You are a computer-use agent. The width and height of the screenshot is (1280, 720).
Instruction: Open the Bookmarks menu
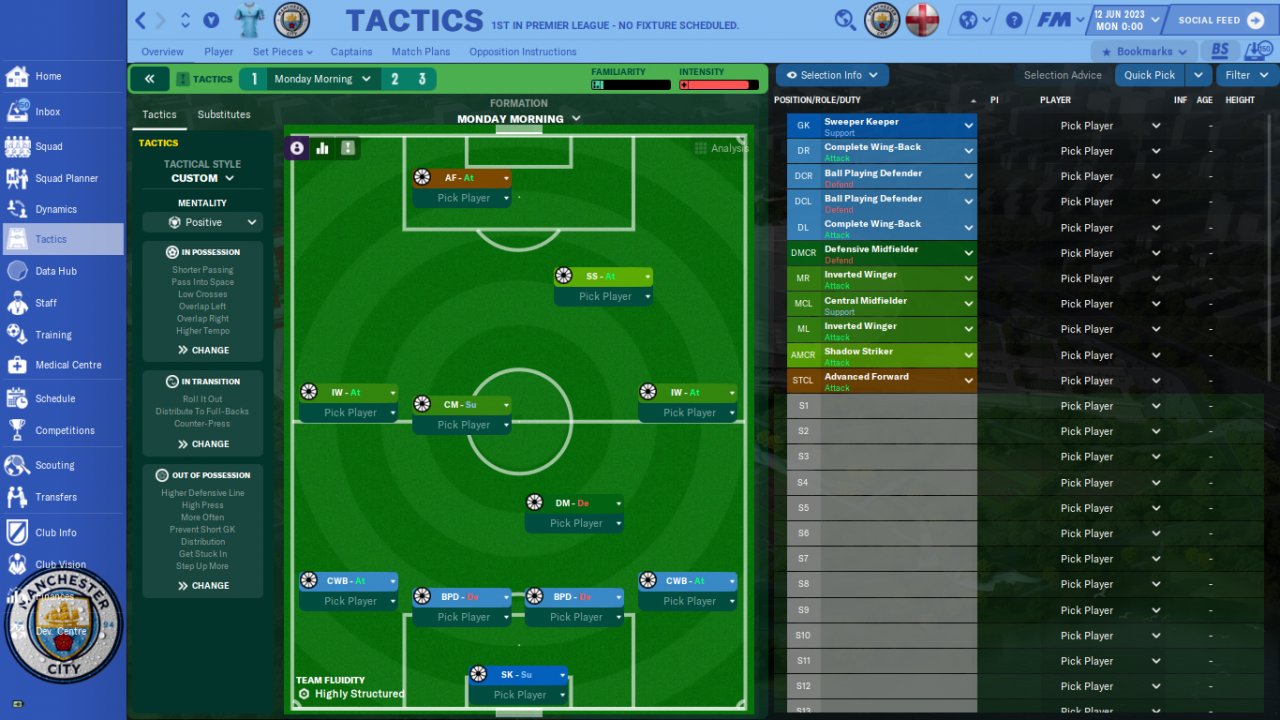[1144, 52]
